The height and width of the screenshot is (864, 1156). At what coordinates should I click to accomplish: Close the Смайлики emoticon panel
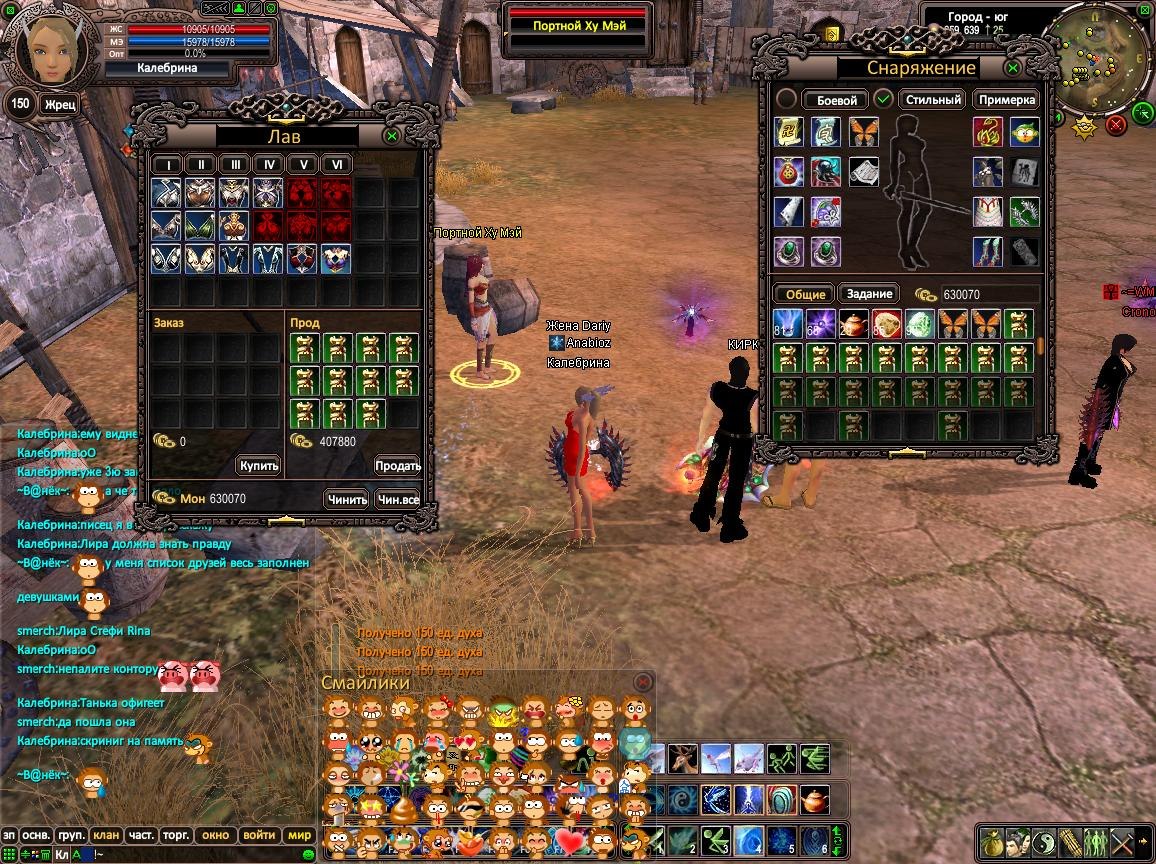coord(642,681)
